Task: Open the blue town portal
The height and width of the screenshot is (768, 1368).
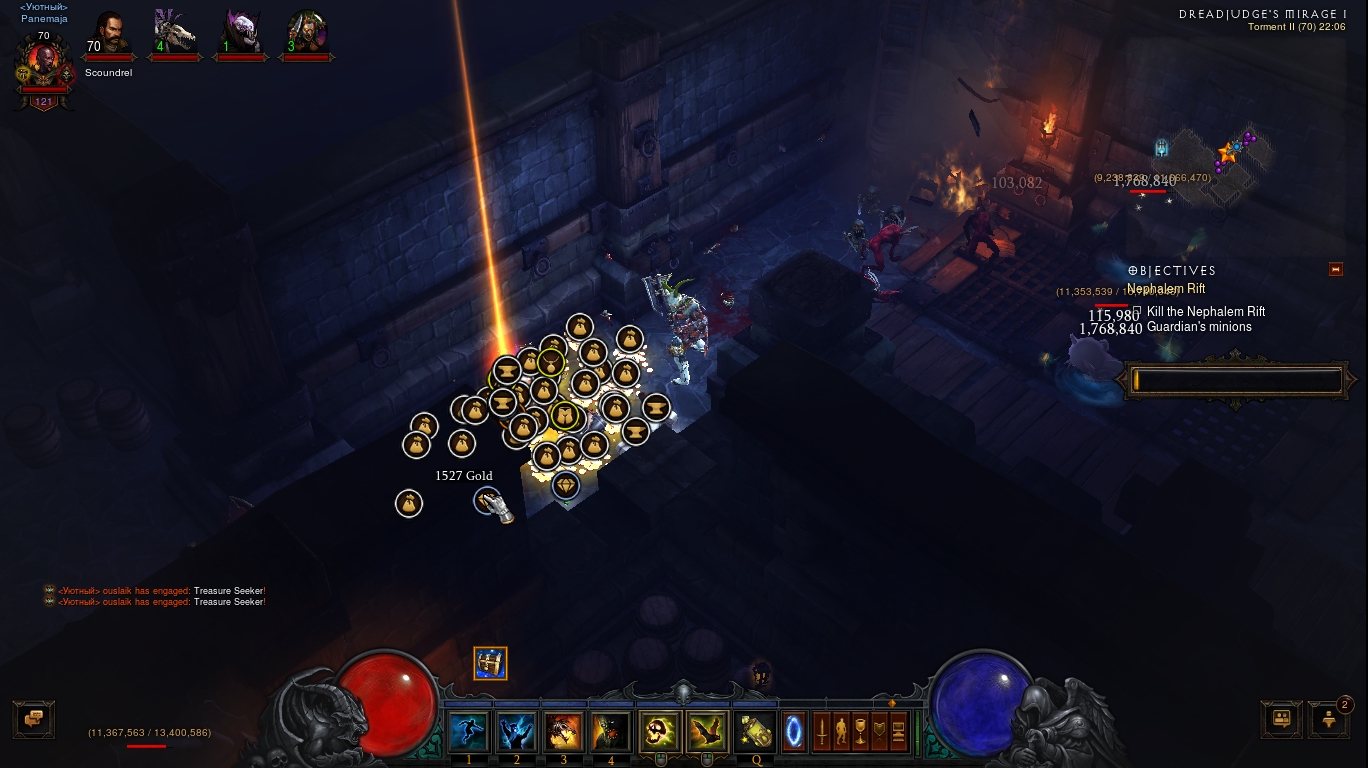Action: 794,731
